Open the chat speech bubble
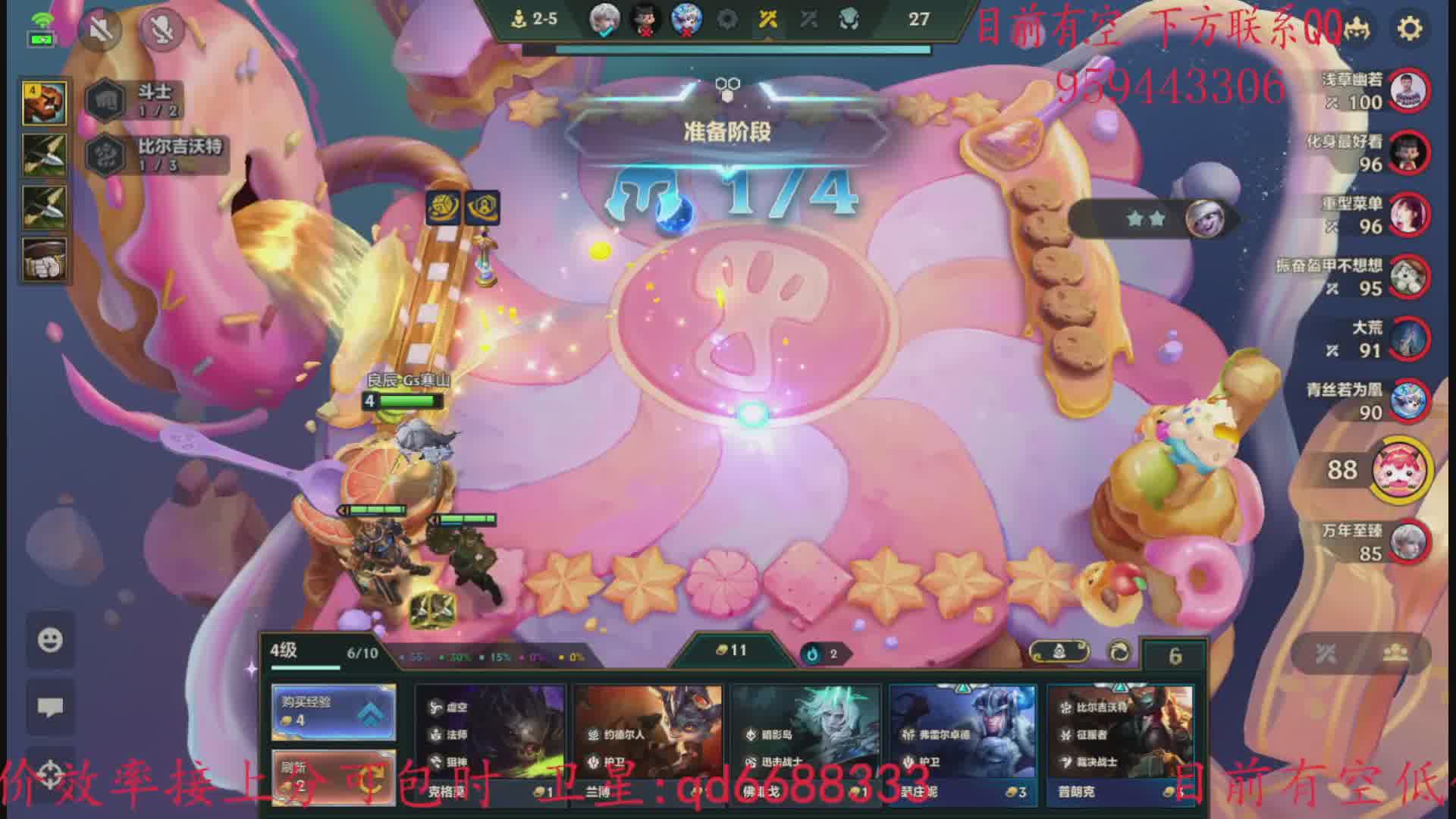This screenshot has height=819, width=1456. [x=51, y=708]
